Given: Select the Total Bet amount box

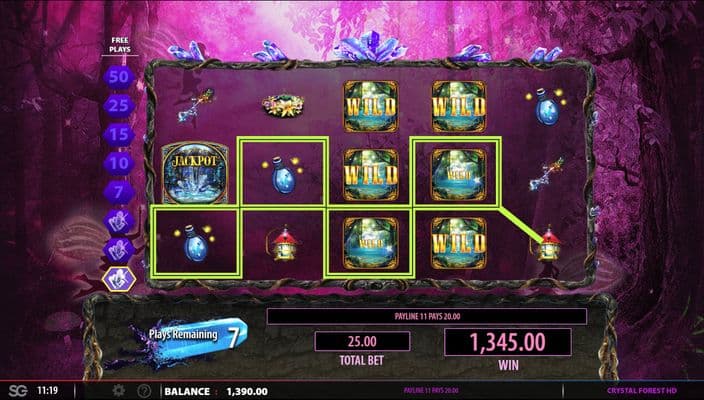Looking at the screenshot, I should (x=361, y=342).
